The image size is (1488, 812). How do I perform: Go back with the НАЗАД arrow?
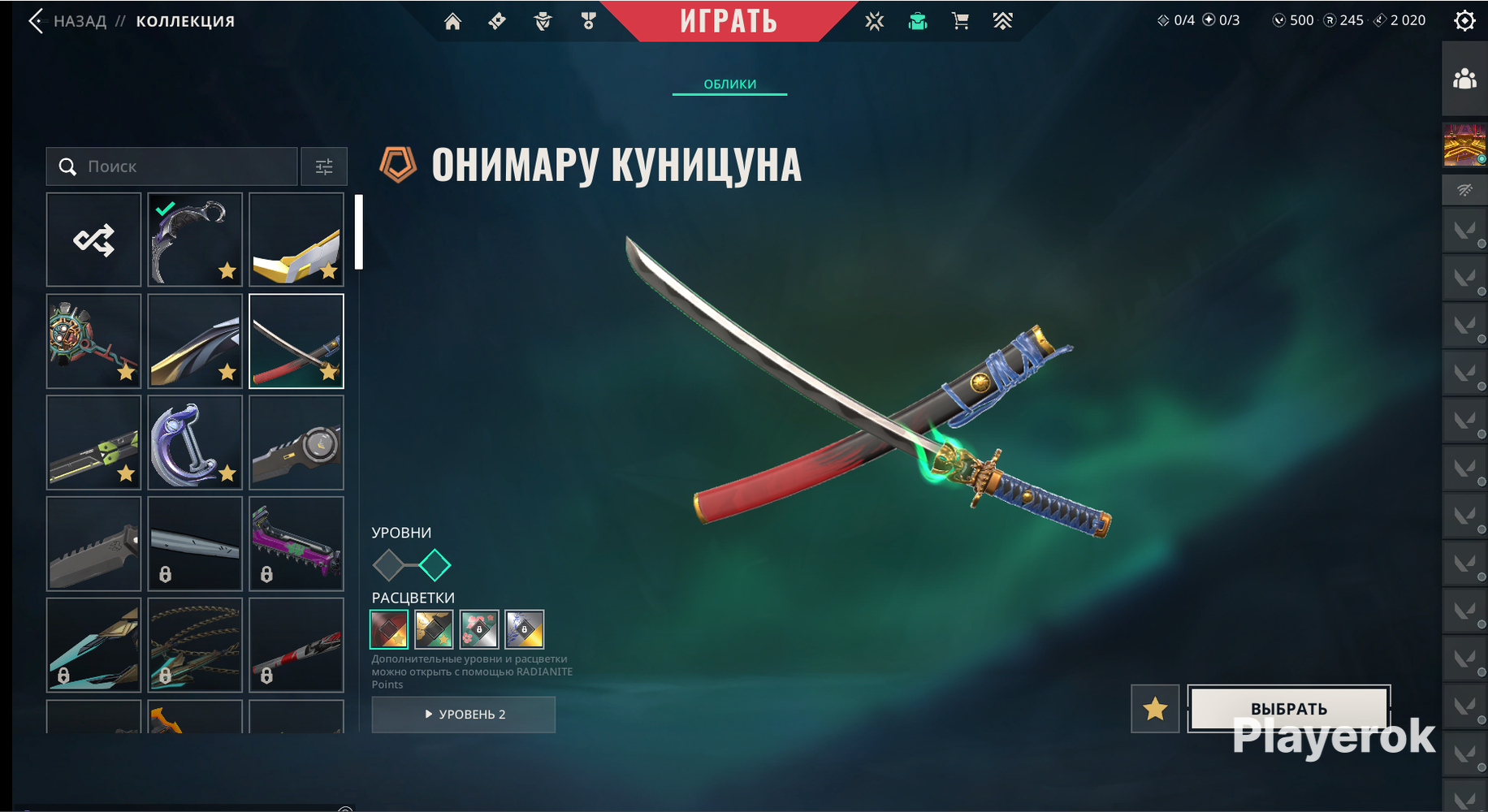tap(37, 21)
